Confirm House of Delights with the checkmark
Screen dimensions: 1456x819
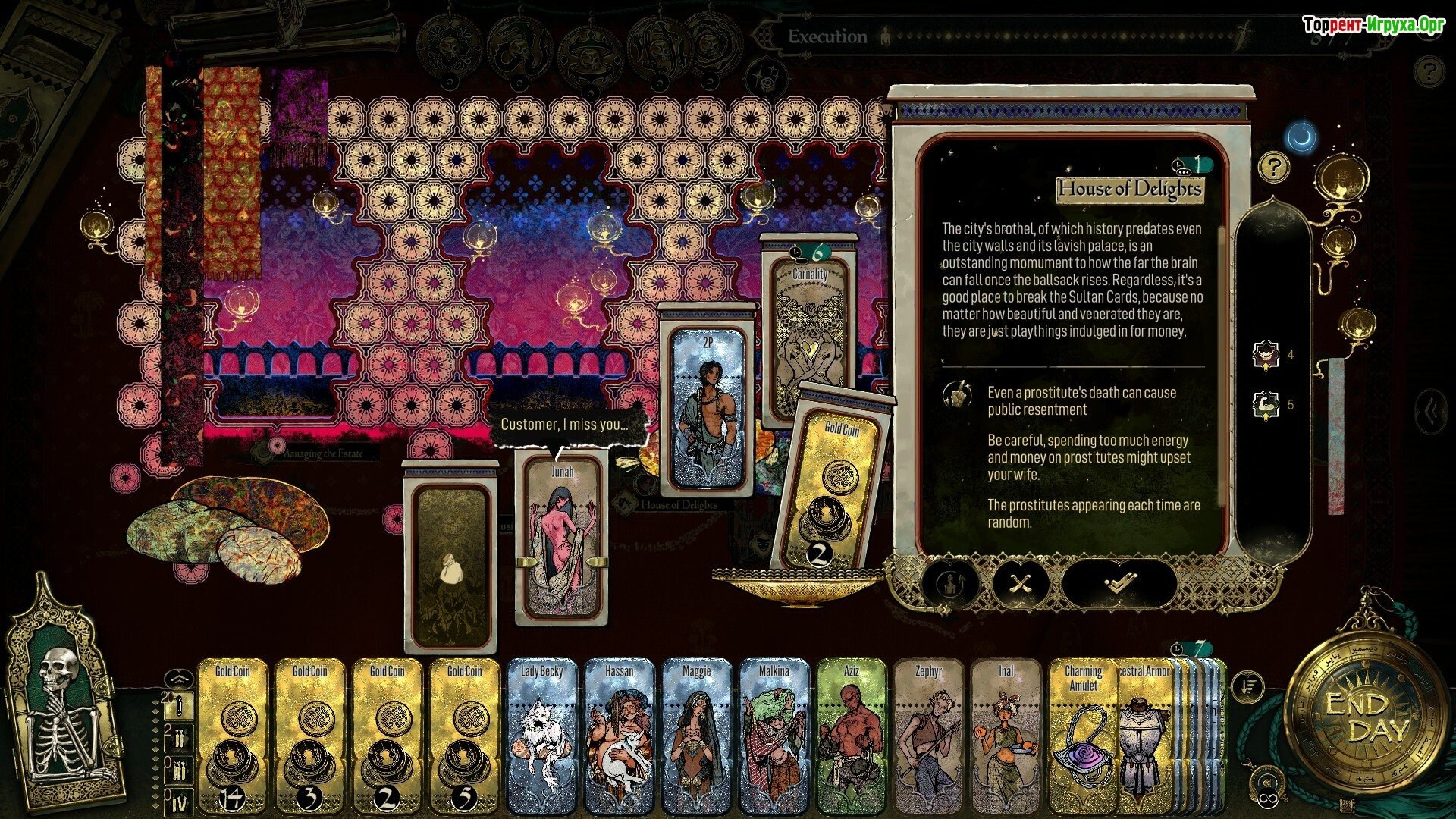[1119, 584]
